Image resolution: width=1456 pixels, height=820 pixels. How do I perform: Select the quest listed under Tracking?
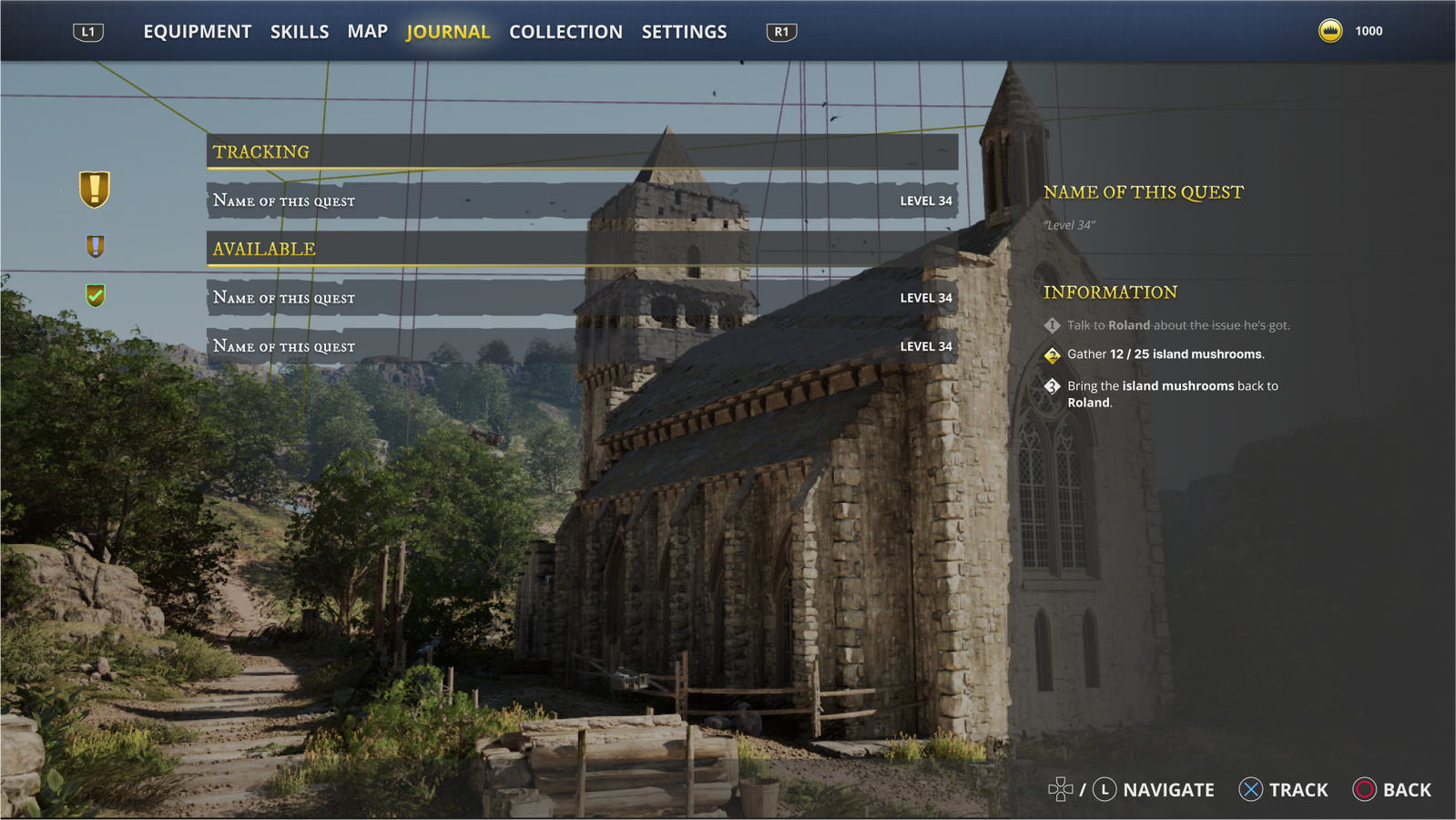[x=582, y=200]
